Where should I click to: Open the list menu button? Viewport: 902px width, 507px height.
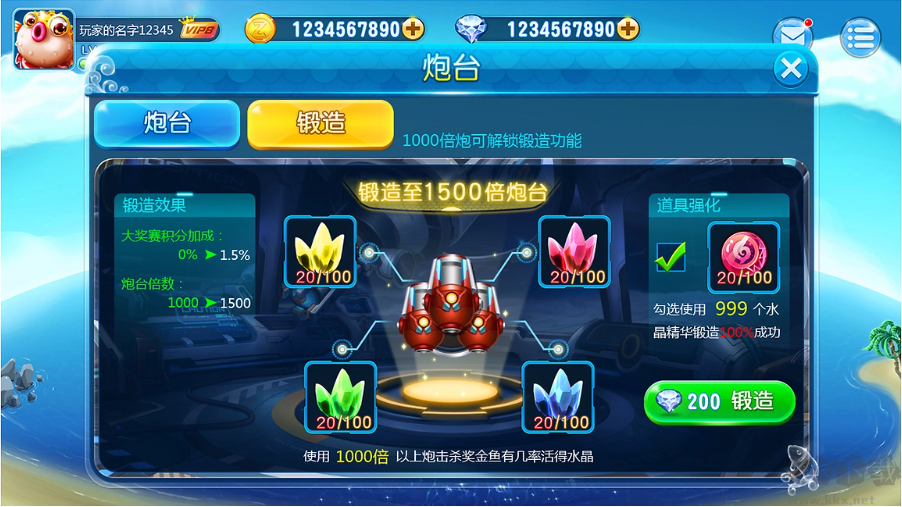pos(860,37)
